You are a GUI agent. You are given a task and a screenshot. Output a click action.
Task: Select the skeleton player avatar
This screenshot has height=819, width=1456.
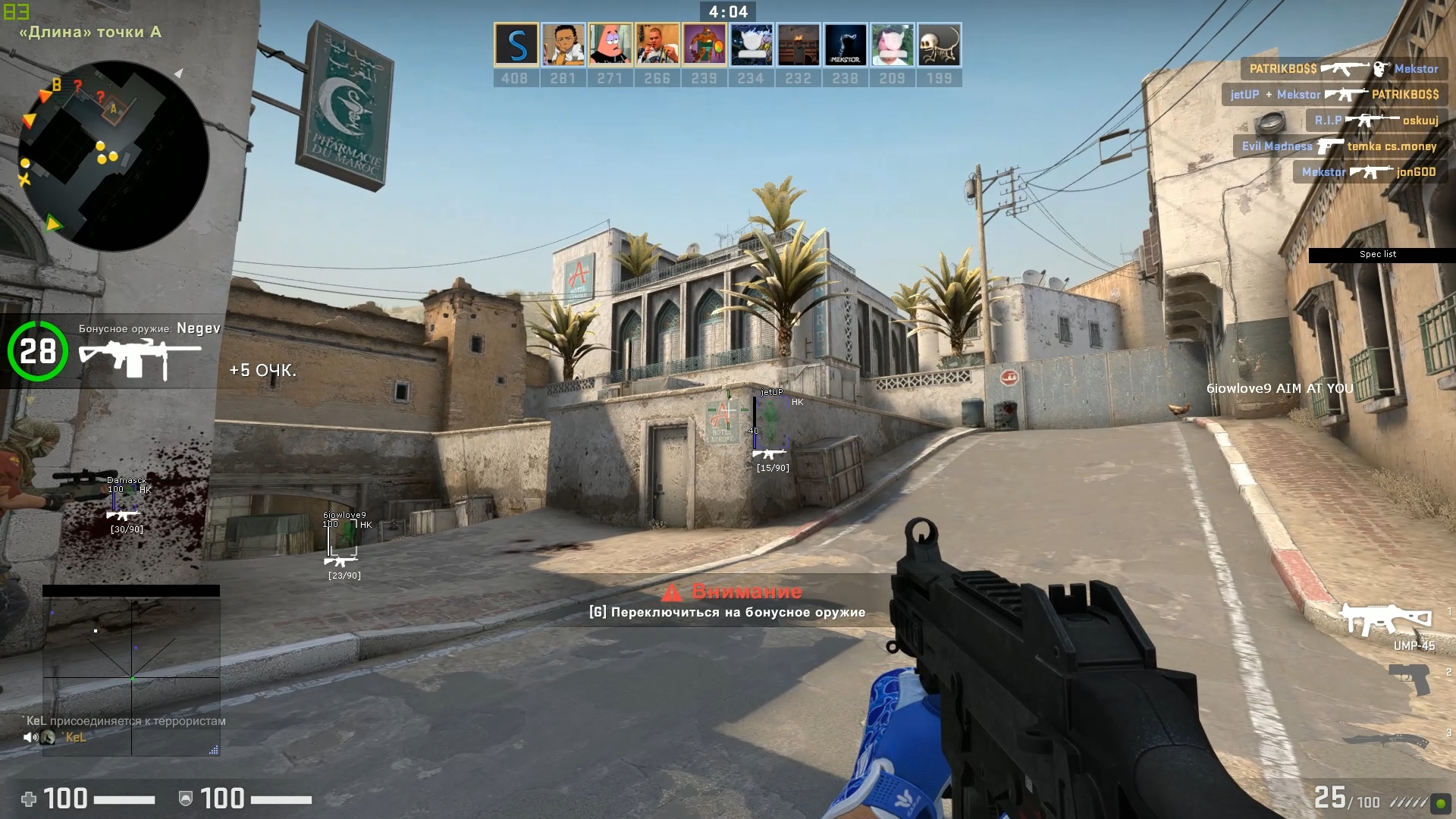tap(939, 45)
